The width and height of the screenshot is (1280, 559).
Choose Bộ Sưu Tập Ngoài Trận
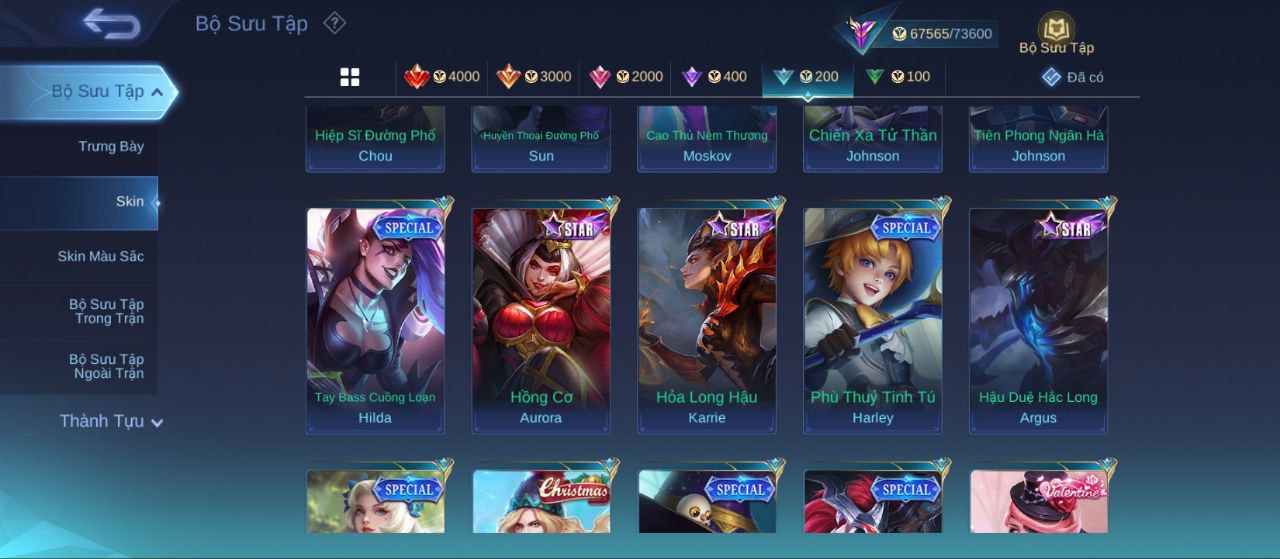click(x=106, y=367)
